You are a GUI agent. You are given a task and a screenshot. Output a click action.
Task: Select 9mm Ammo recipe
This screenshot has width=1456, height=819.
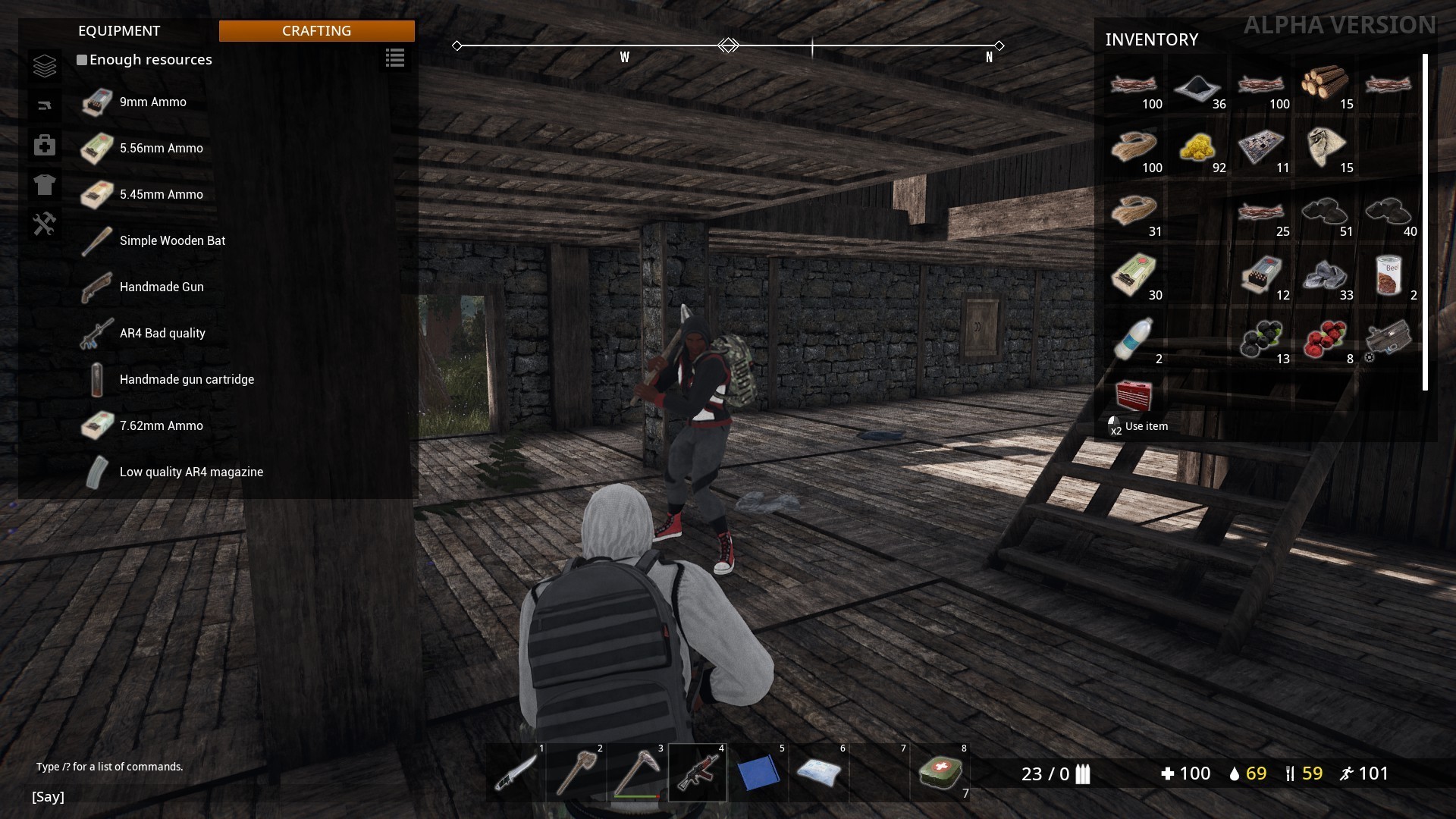(152, 102)
